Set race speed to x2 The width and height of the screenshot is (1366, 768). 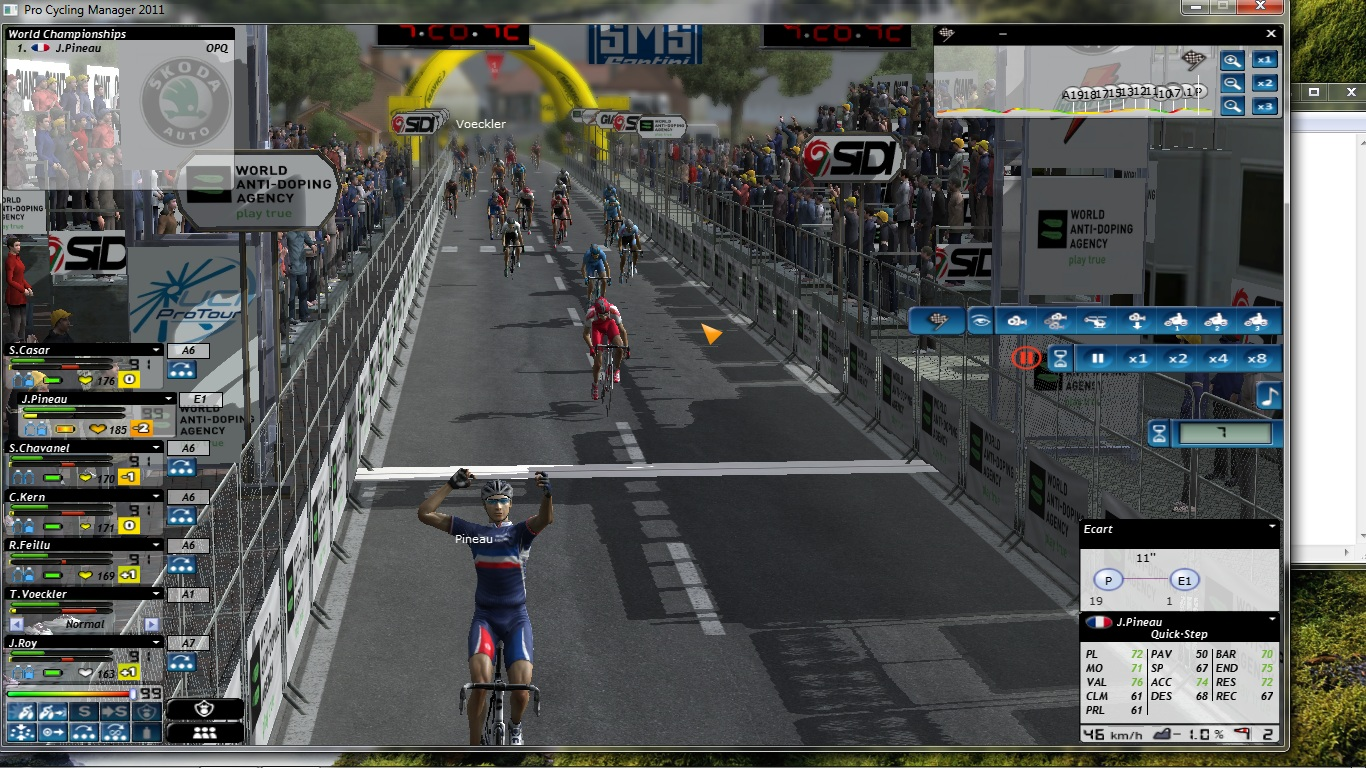pos(1177,358)
